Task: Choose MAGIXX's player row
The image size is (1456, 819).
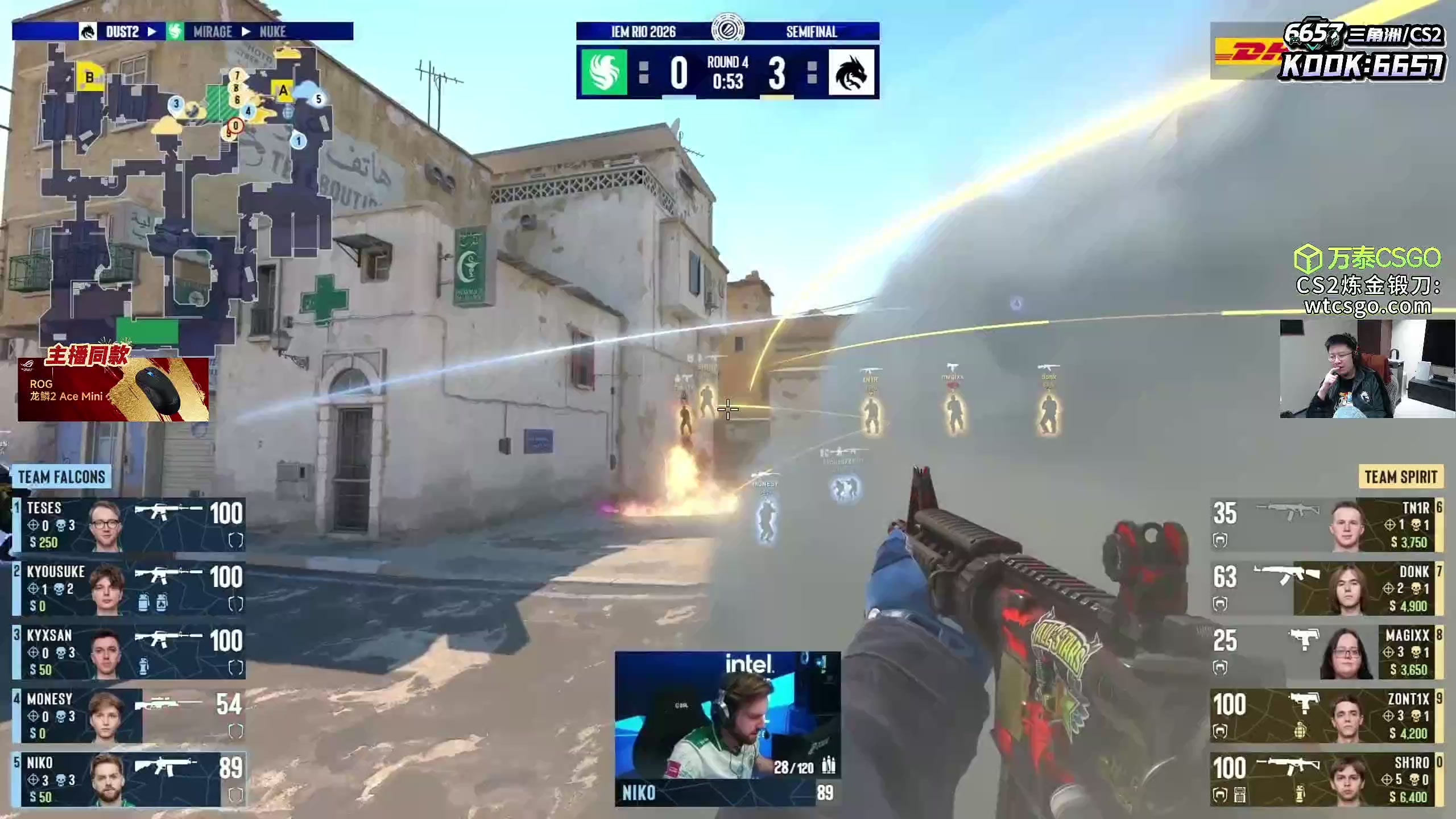Action: 1326,652
